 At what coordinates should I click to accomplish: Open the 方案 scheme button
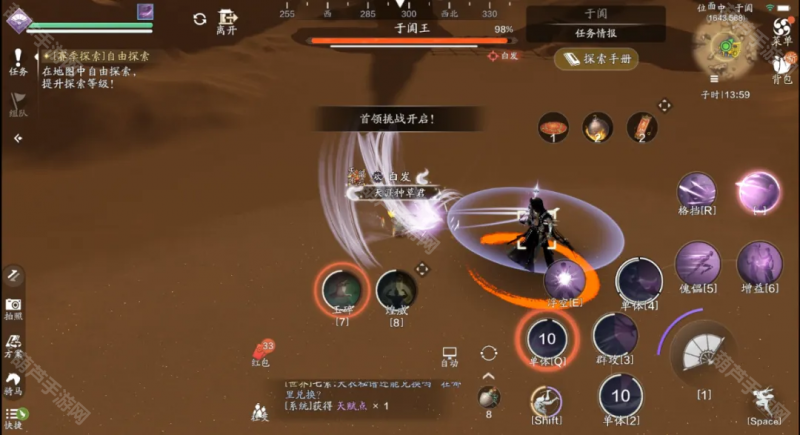pyautogui.click(x=14, y=343)
